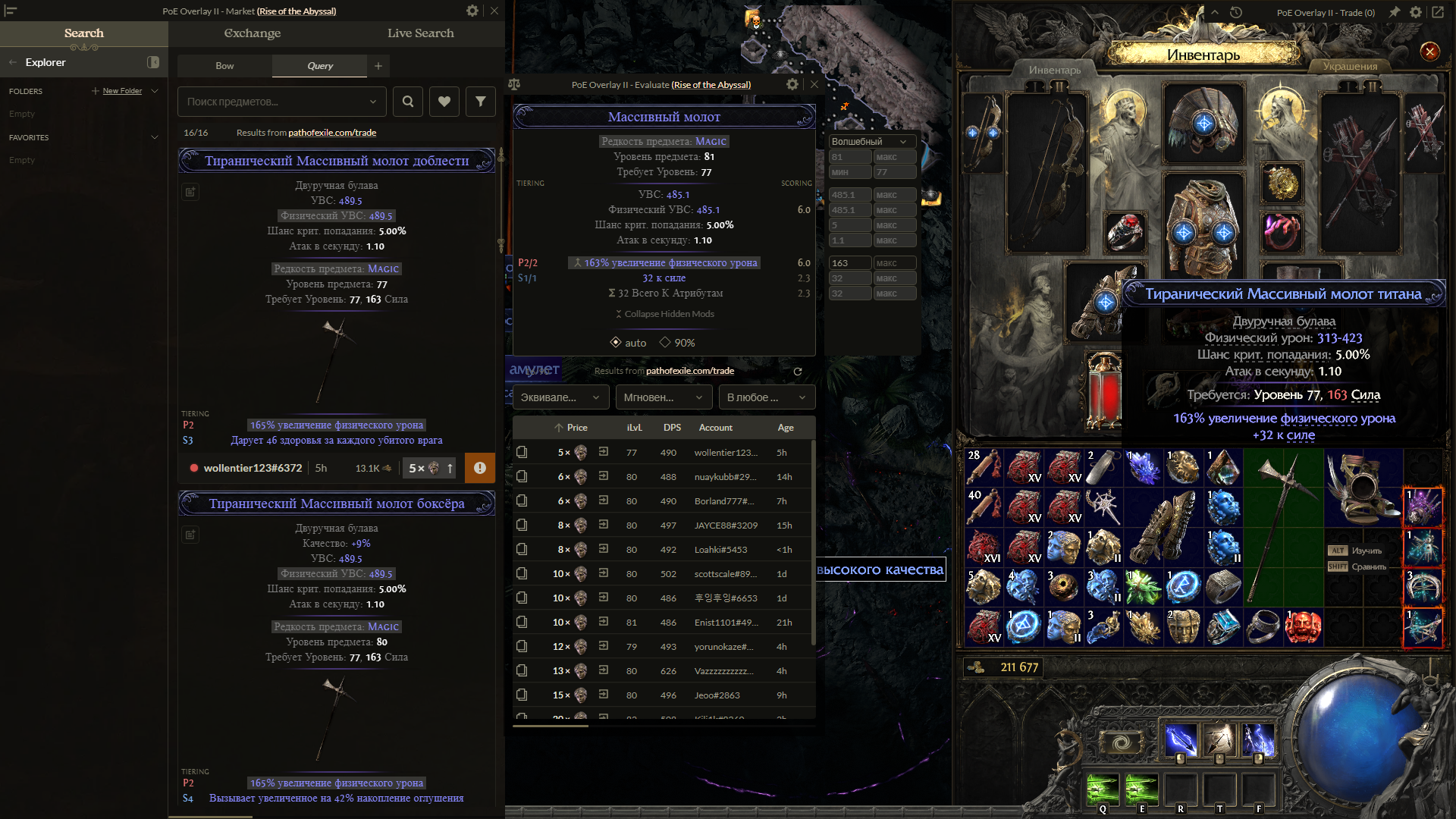The height and width of the screenshot is (819, 1456).
Task: Add a new query tab
Action: coord(378,66)
